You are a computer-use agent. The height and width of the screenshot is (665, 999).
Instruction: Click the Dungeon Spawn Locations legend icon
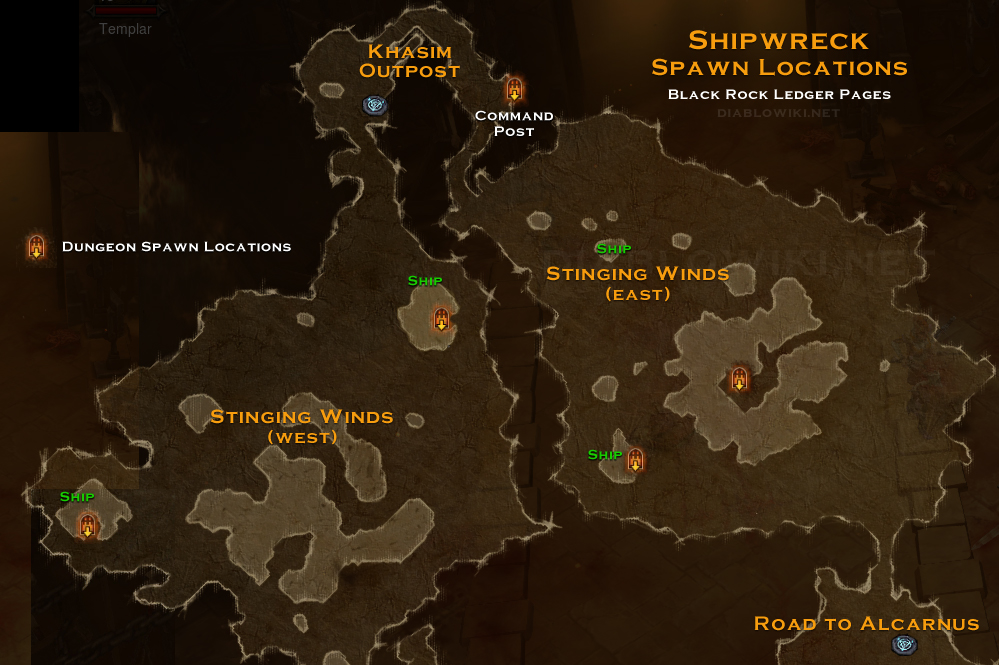pos(37,246)
